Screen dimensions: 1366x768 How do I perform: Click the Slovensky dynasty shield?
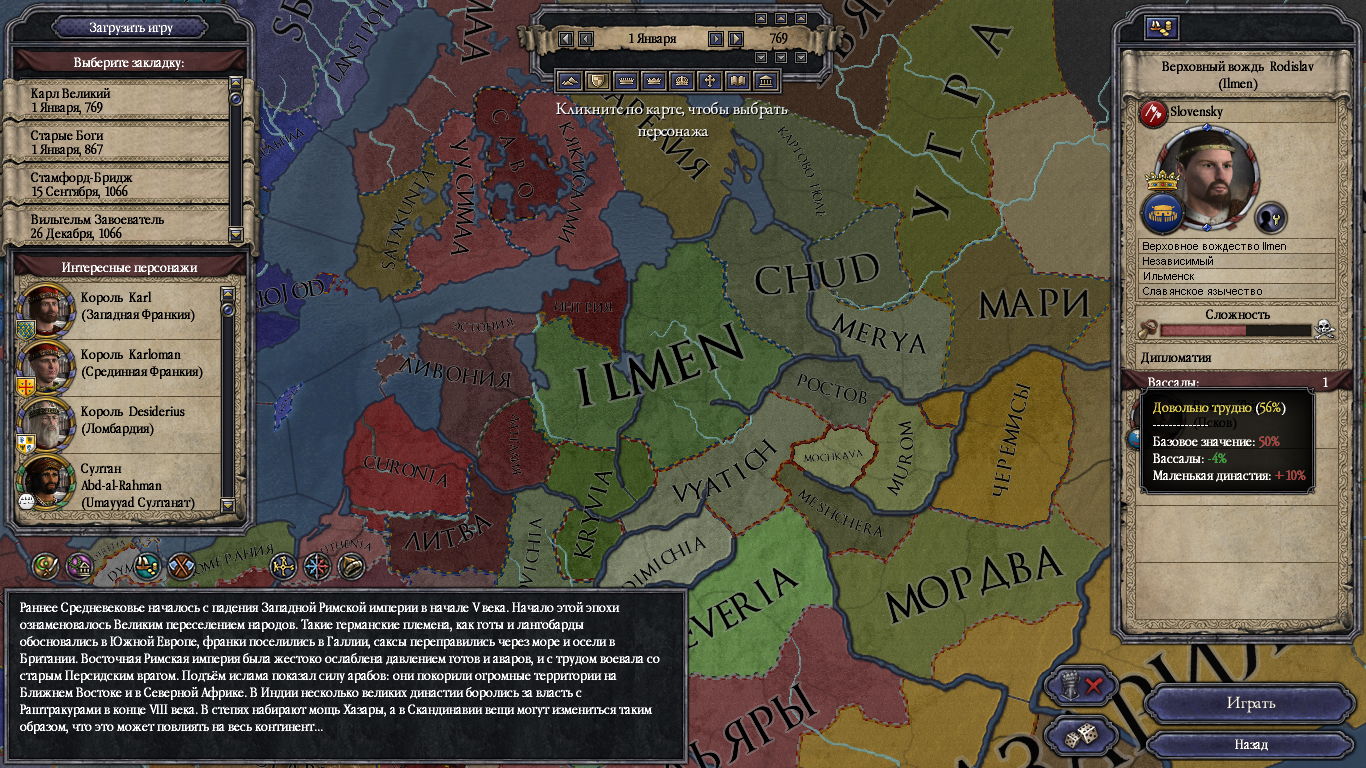(1153, 113)
